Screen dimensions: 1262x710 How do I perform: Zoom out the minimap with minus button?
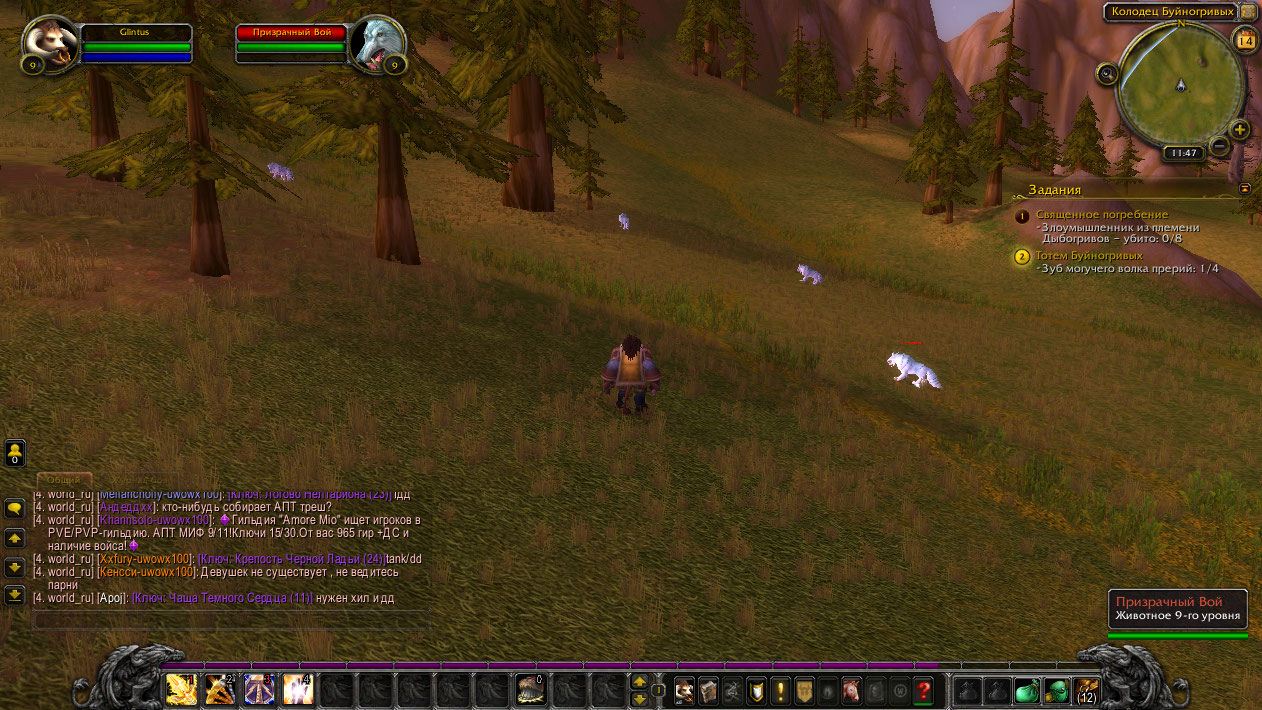[1219, 146]
